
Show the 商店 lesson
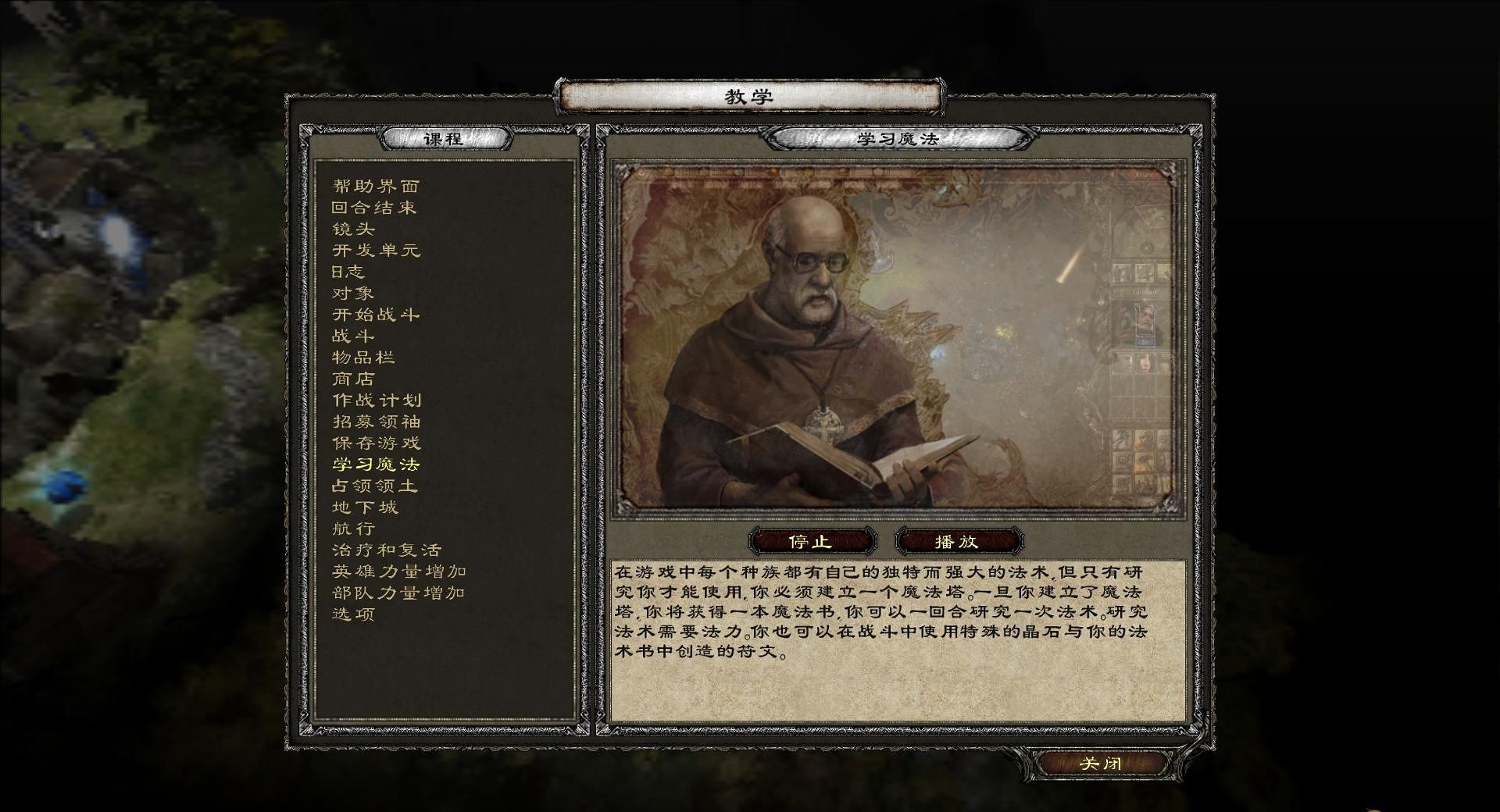click(x=353, y=379)
